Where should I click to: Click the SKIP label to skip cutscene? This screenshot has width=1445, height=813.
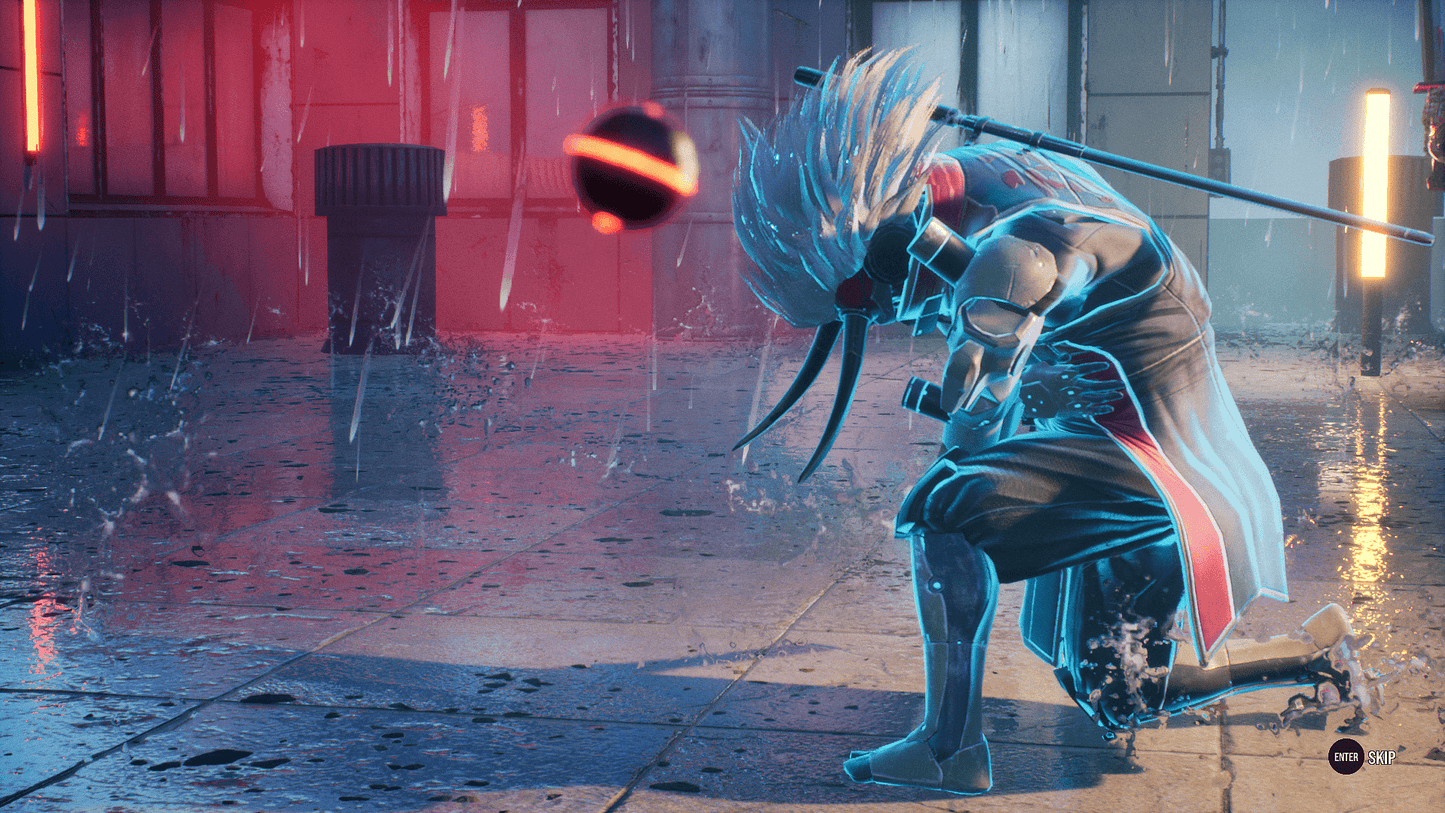pos(1381,759)
